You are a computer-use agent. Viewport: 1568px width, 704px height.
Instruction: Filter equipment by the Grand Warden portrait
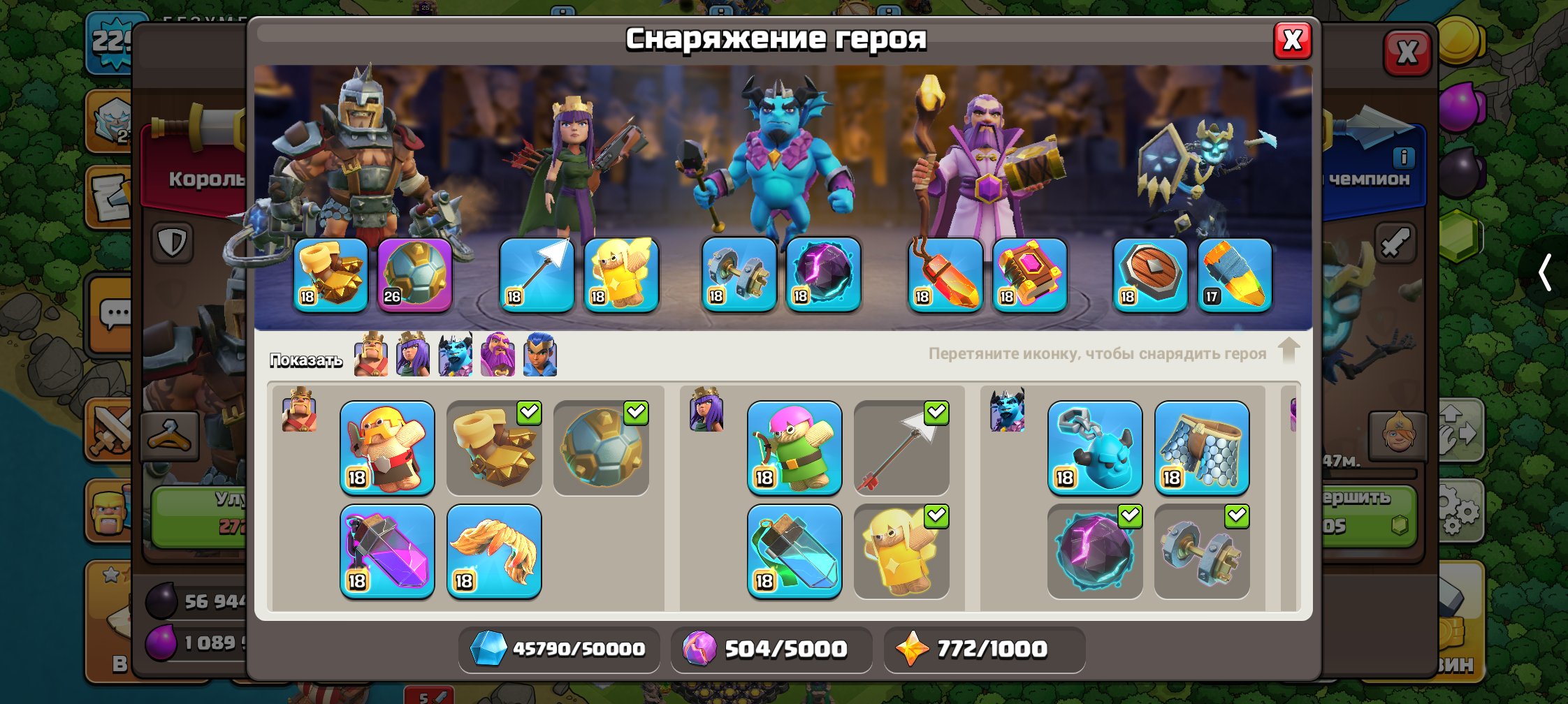498,356
